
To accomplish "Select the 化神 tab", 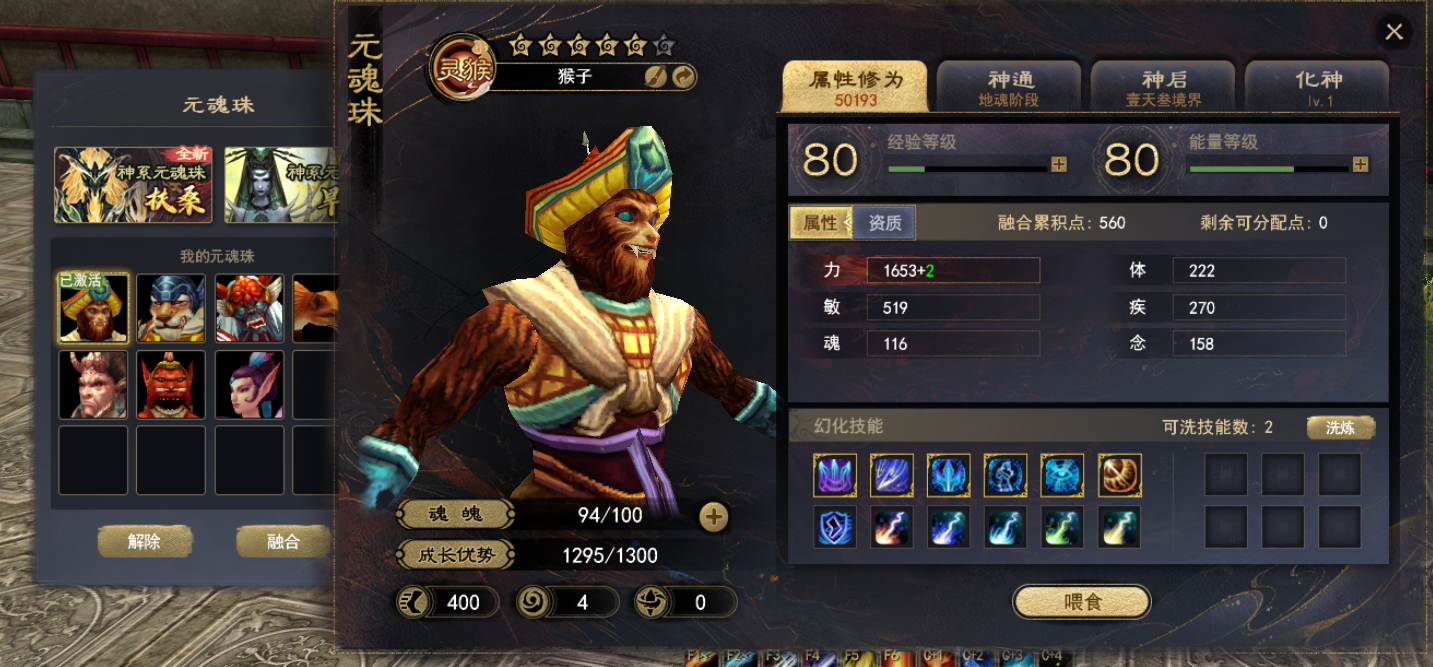I will click(1316, 87).
